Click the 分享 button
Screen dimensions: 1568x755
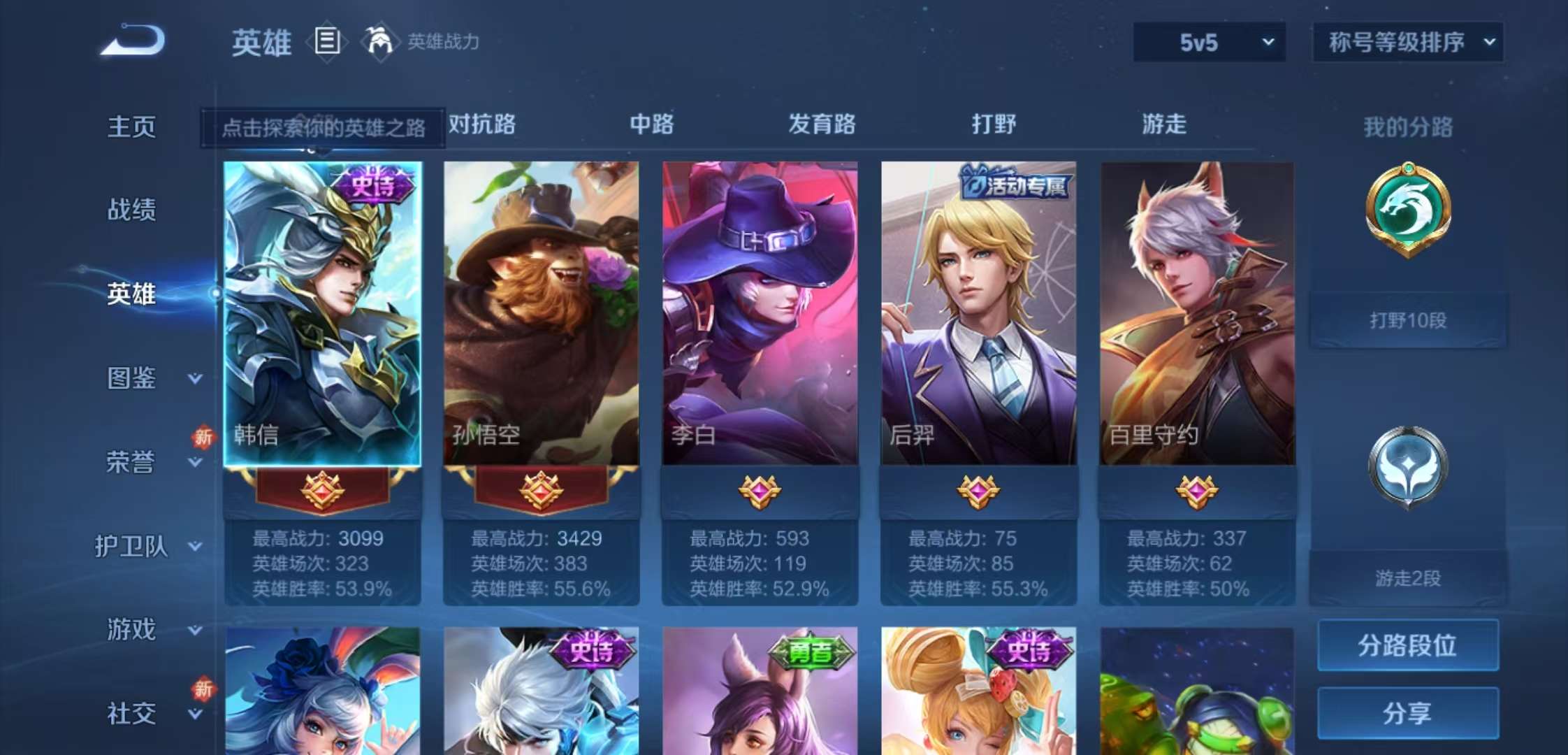tap(1409, 713)
